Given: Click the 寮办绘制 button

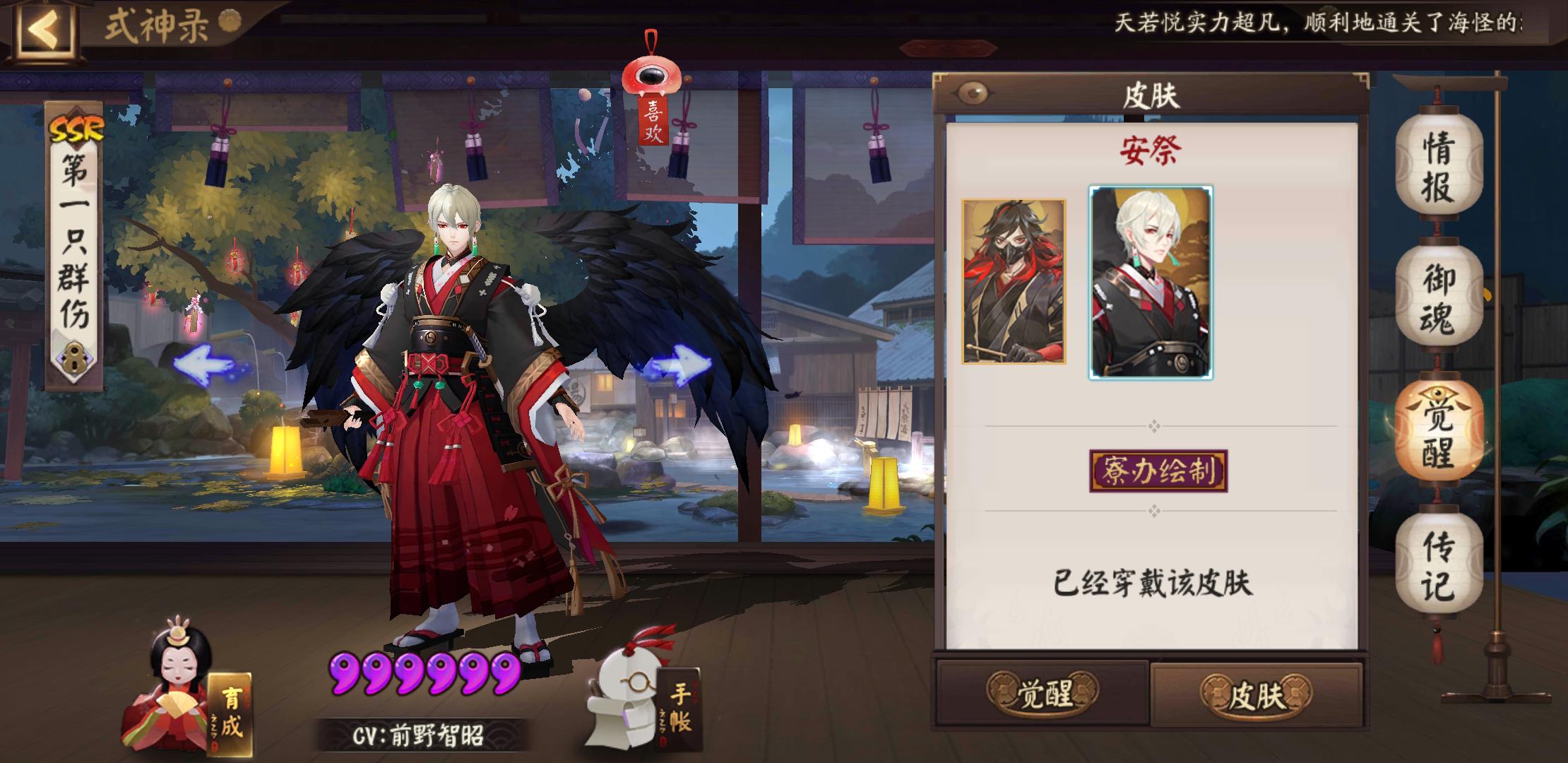Looking at the screenshot, I should pyautogui.click(x=1158, y=471).
